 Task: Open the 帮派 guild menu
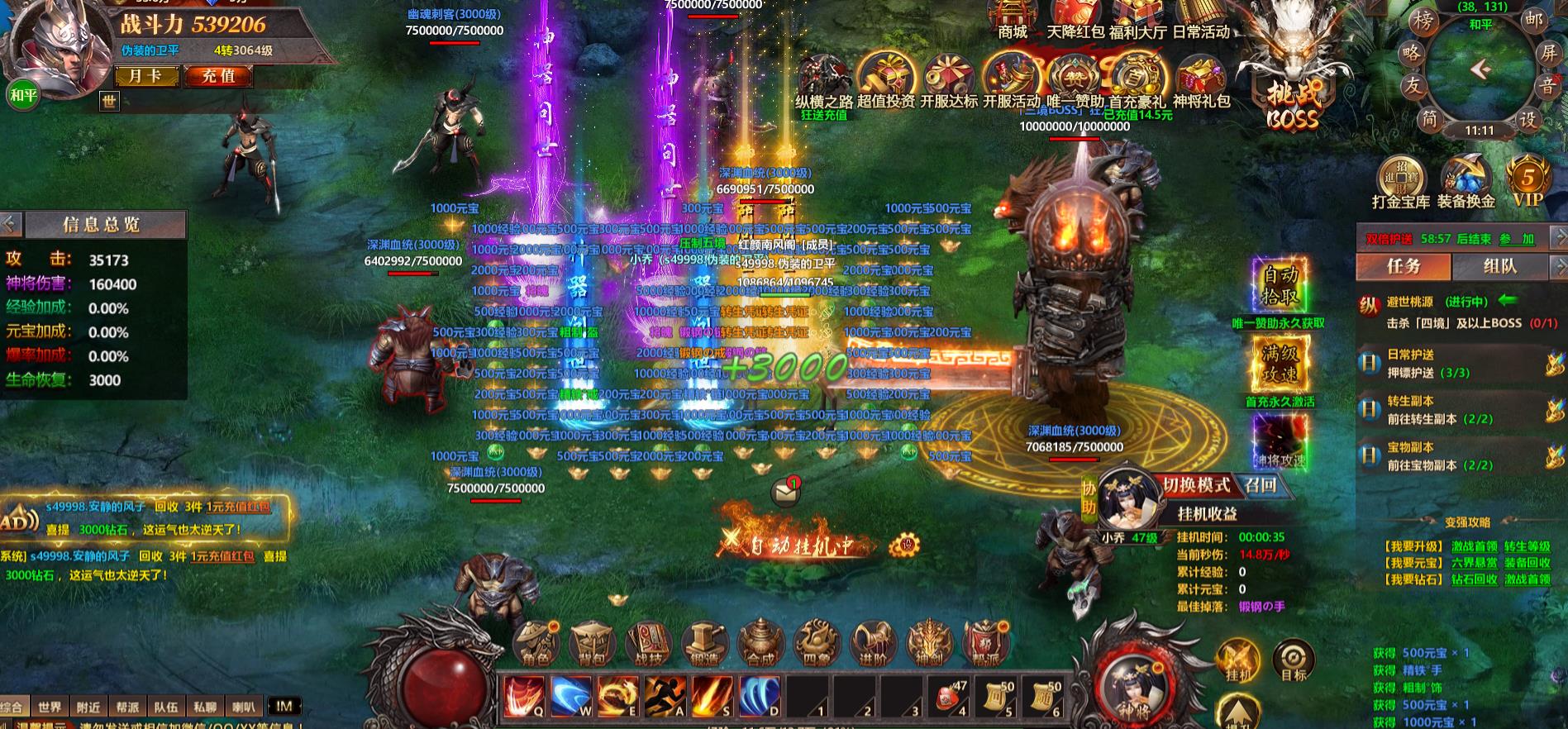(985, 643)
